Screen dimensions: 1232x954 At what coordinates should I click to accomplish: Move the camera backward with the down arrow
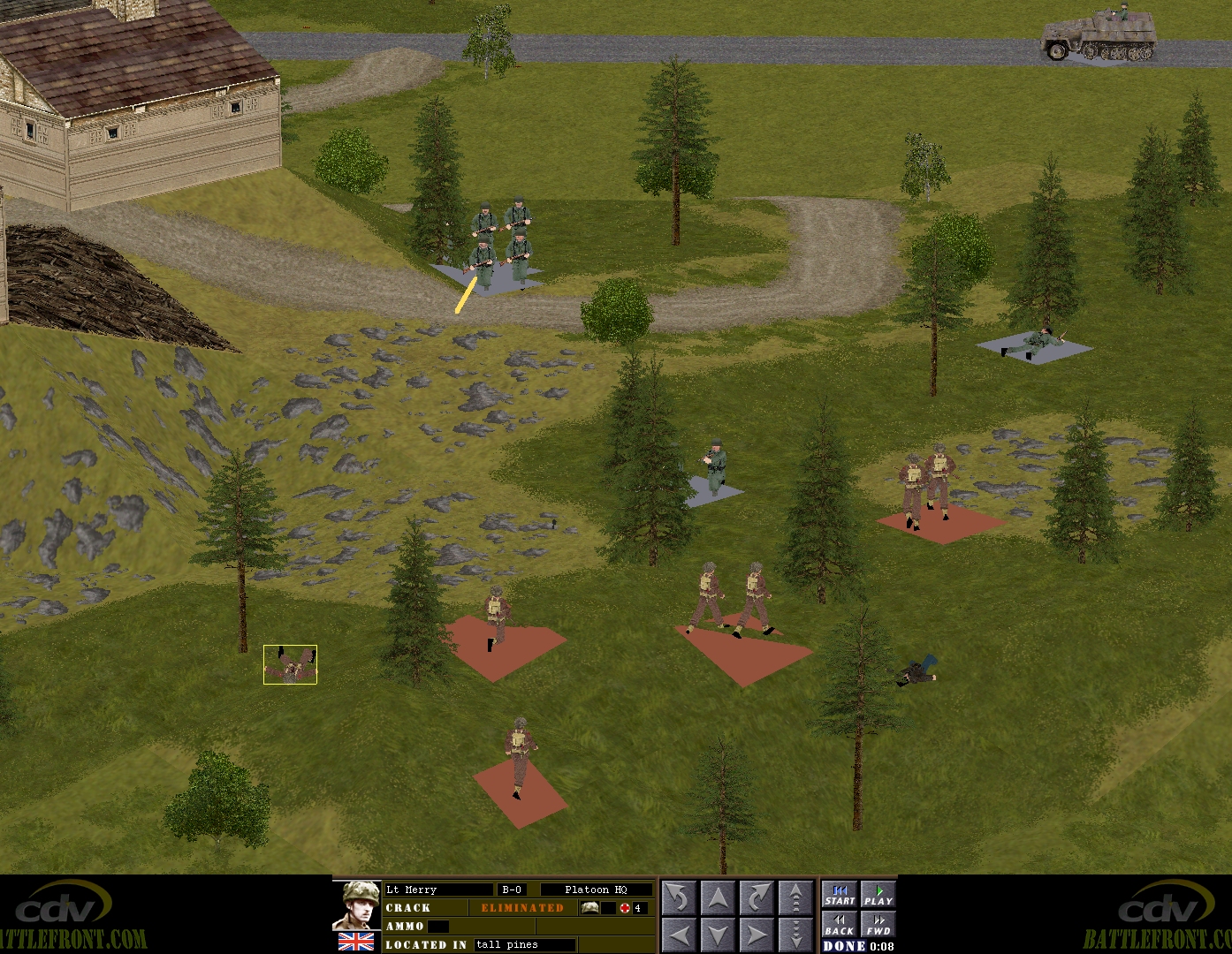tap(718, 934)
